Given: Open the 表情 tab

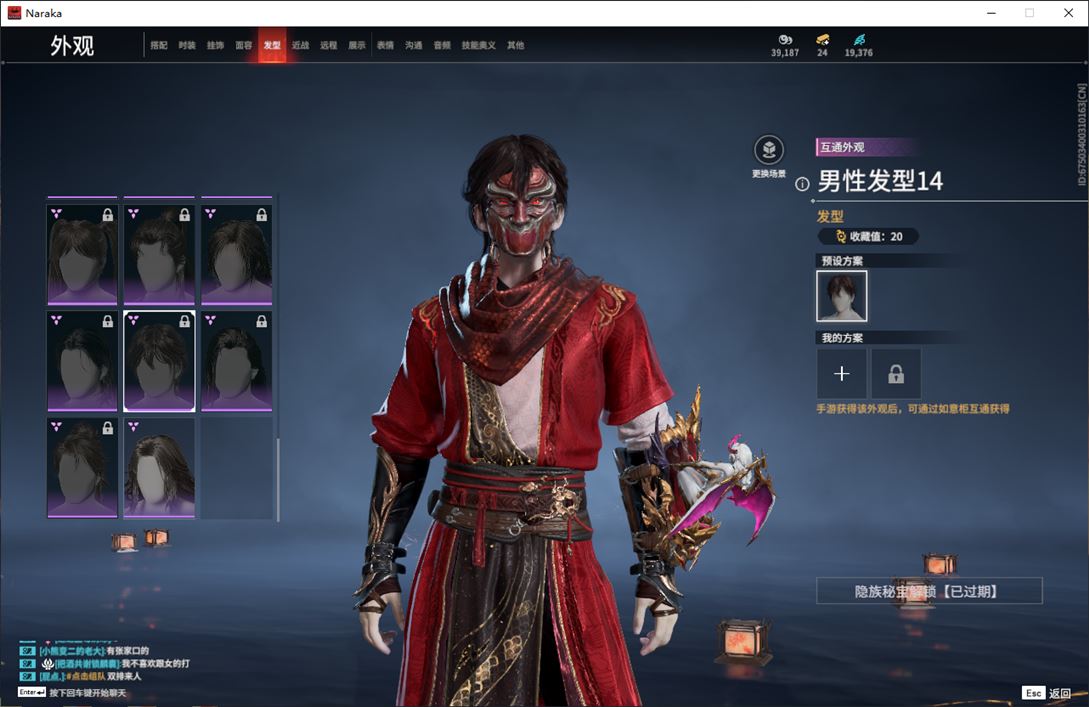Looking at the screenshot, I should (385, 45).
